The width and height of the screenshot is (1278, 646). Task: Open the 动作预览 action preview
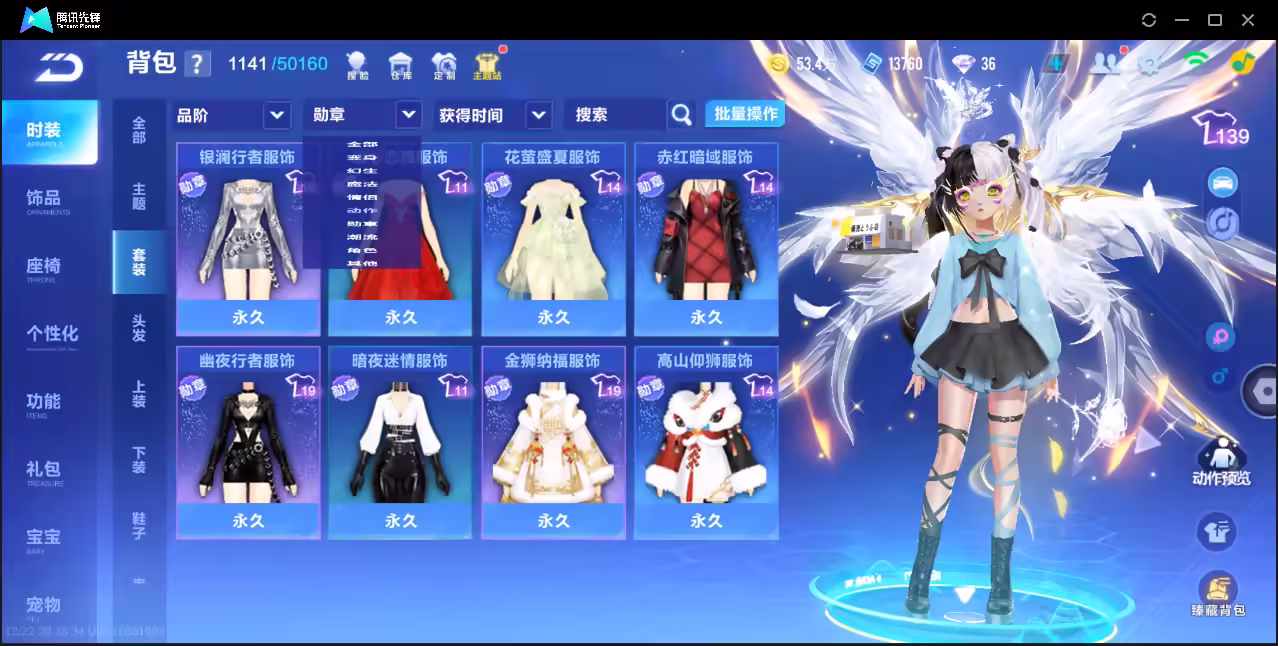click(1220, 463)
